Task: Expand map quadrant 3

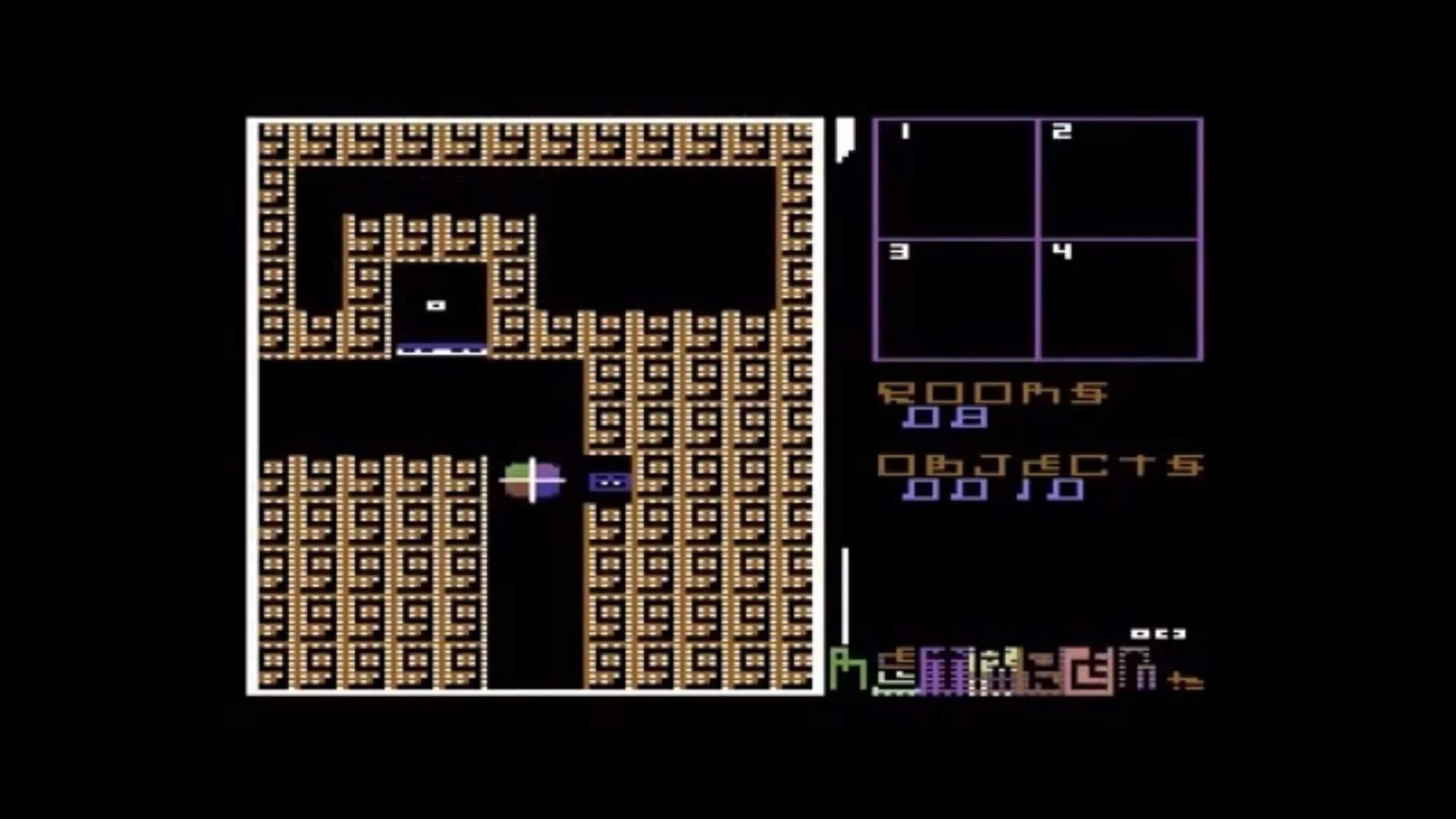Action: point(955,300)
